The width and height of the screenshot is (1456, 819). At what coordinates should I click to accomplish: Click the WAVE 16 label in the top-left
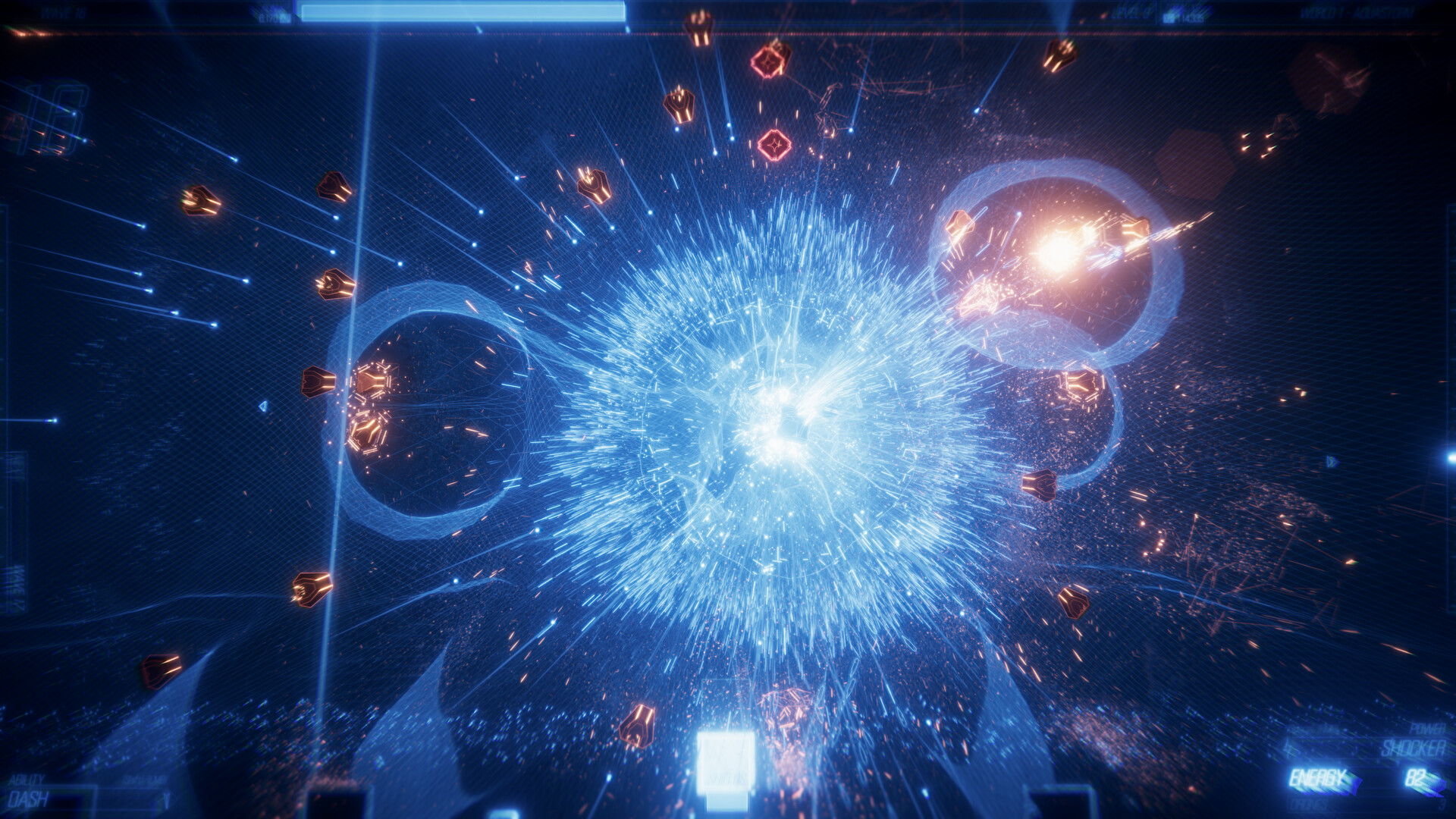(64, 11)
